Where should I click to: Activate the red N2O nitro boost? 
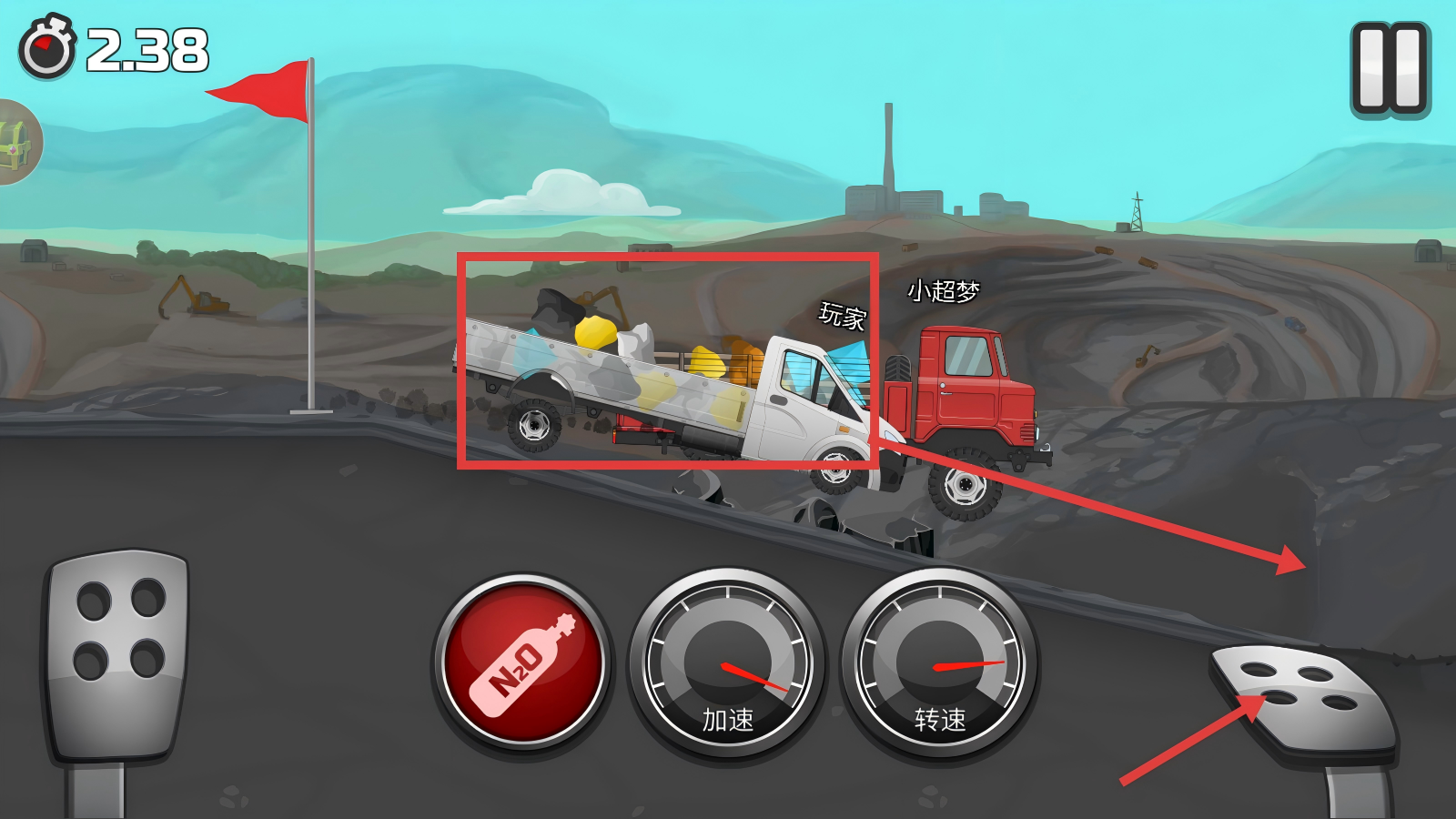click(x=522, y=663)
